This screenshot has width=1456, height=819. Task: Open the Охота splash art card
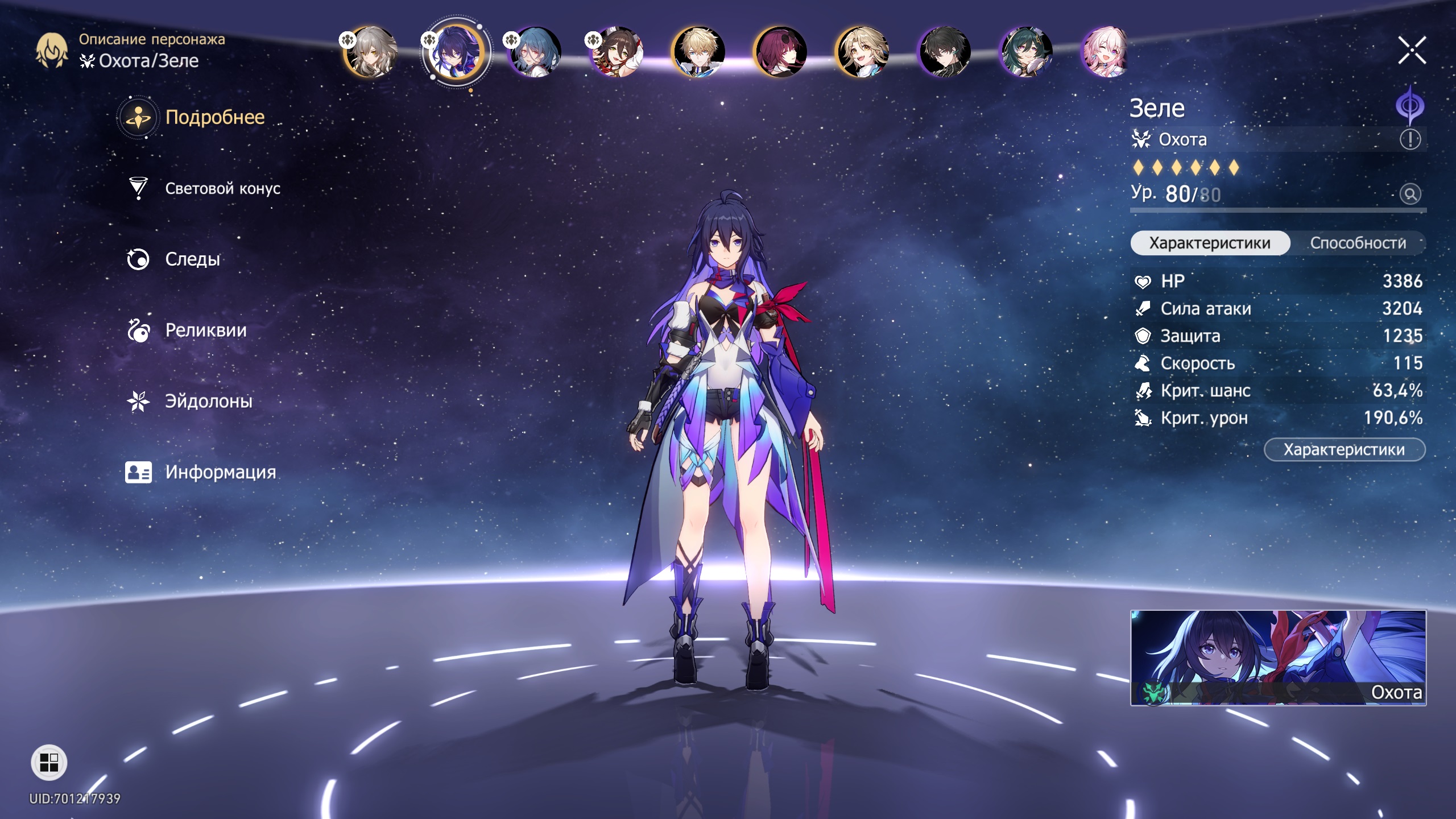[x=1278, y=657]
